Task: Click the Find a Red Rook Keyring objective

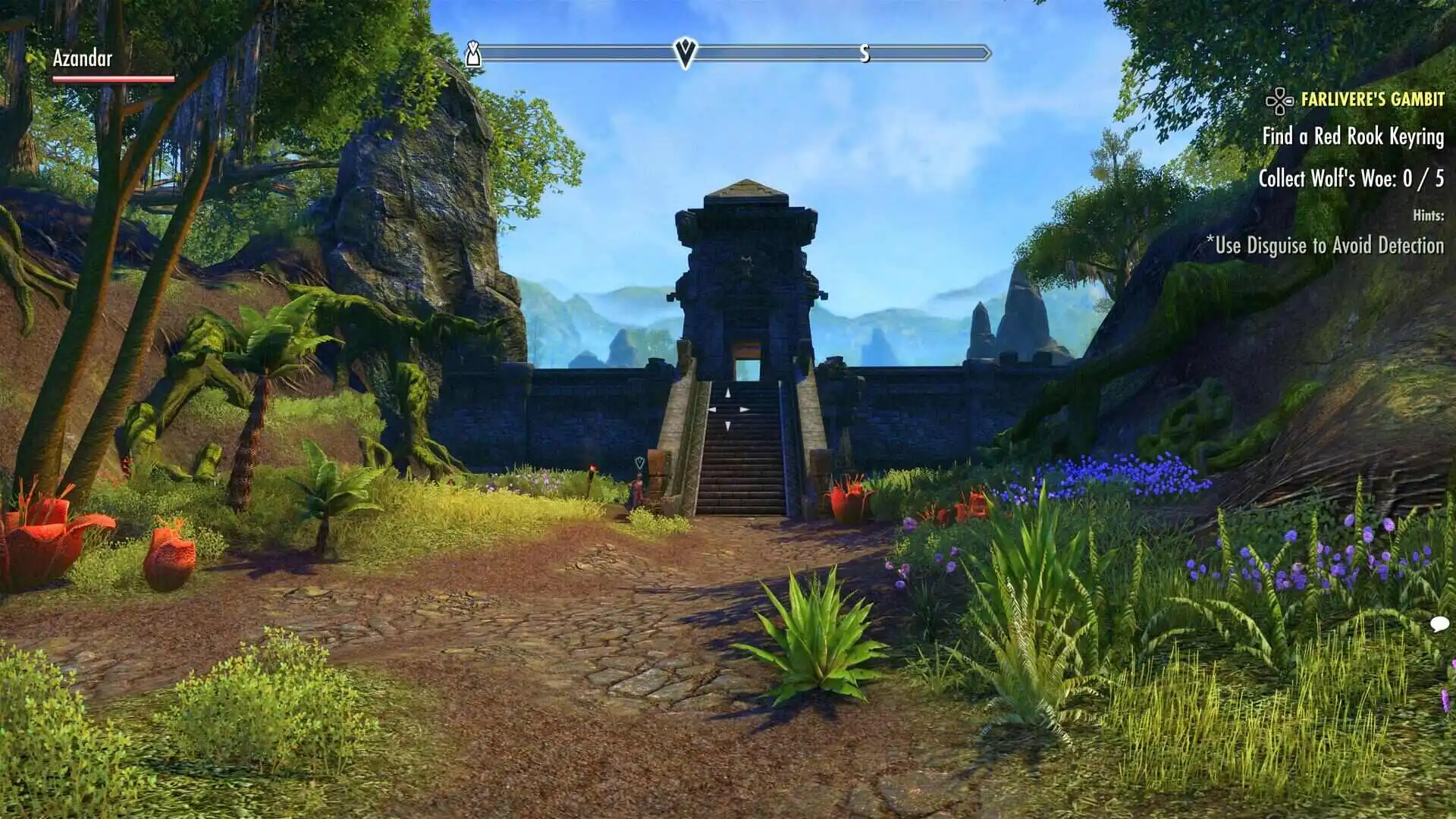Action: click(x=1352, y=136)
